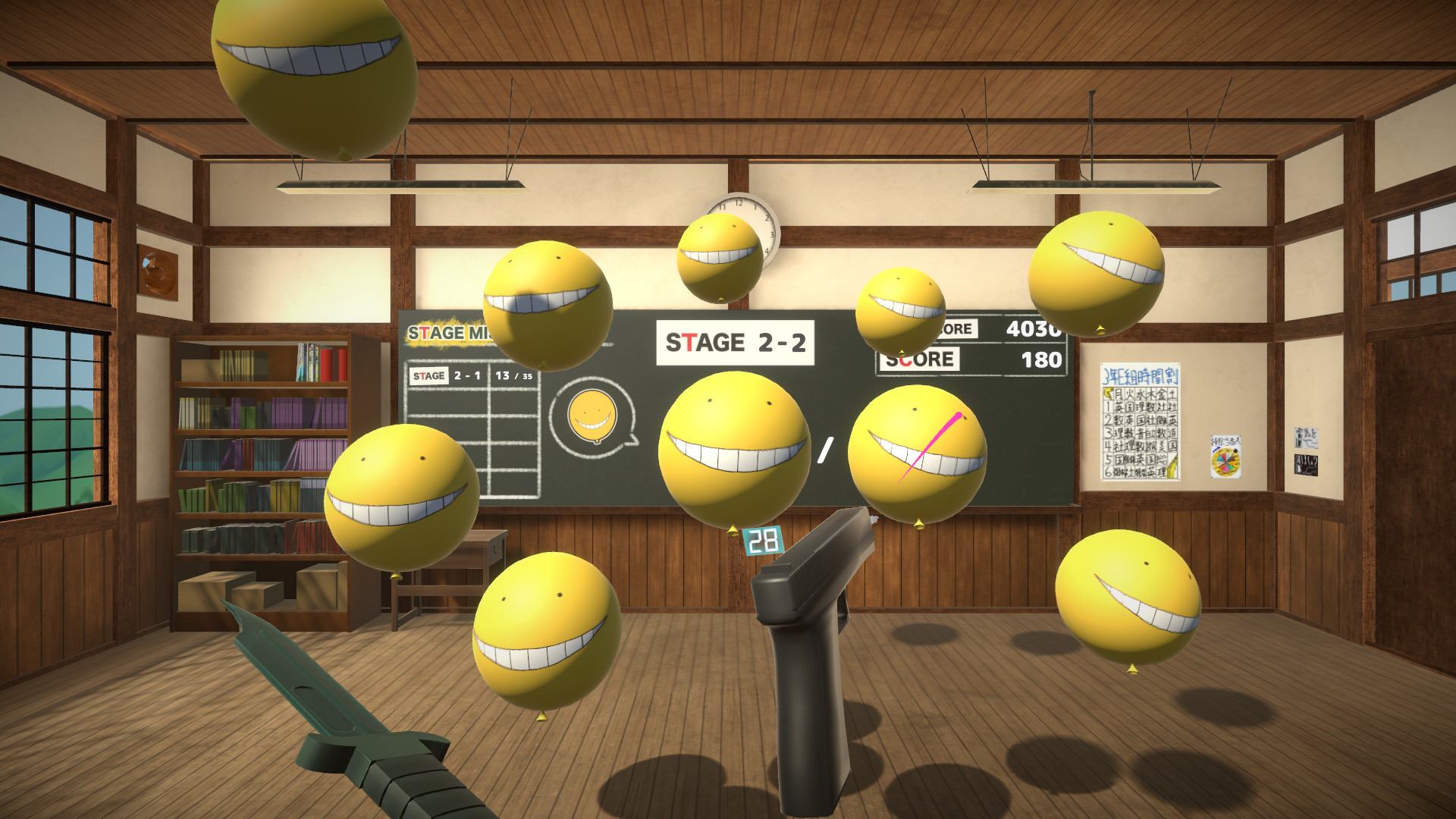Image resolution: width=1456 pixels, height=819 pixels.
Task: Target the small balloon in front of the clock
Action: [x=720, y=258]
